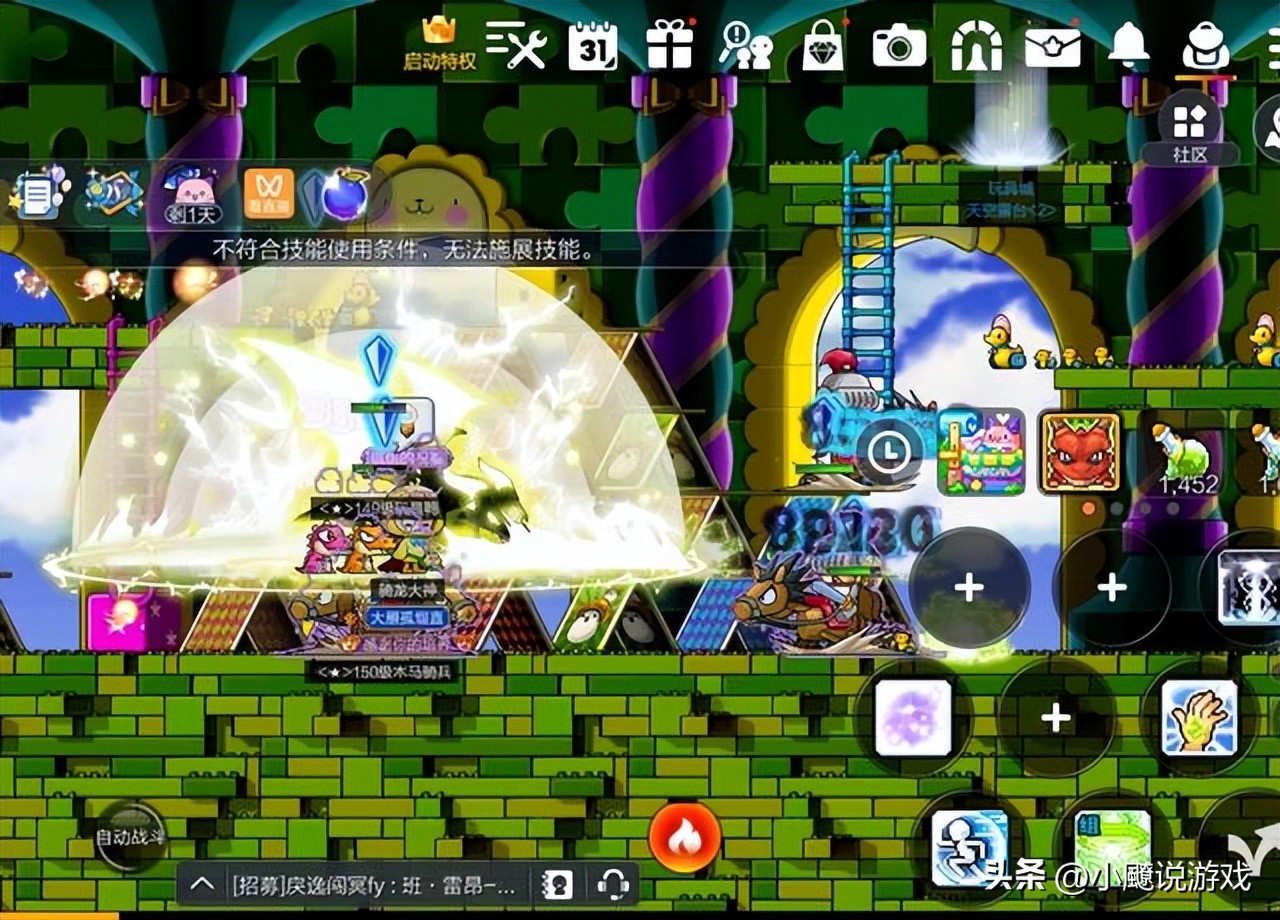This screenshot has height=920, width=1280.
Task: Open the wrench settings menu
Action: [x=516, y=44]
